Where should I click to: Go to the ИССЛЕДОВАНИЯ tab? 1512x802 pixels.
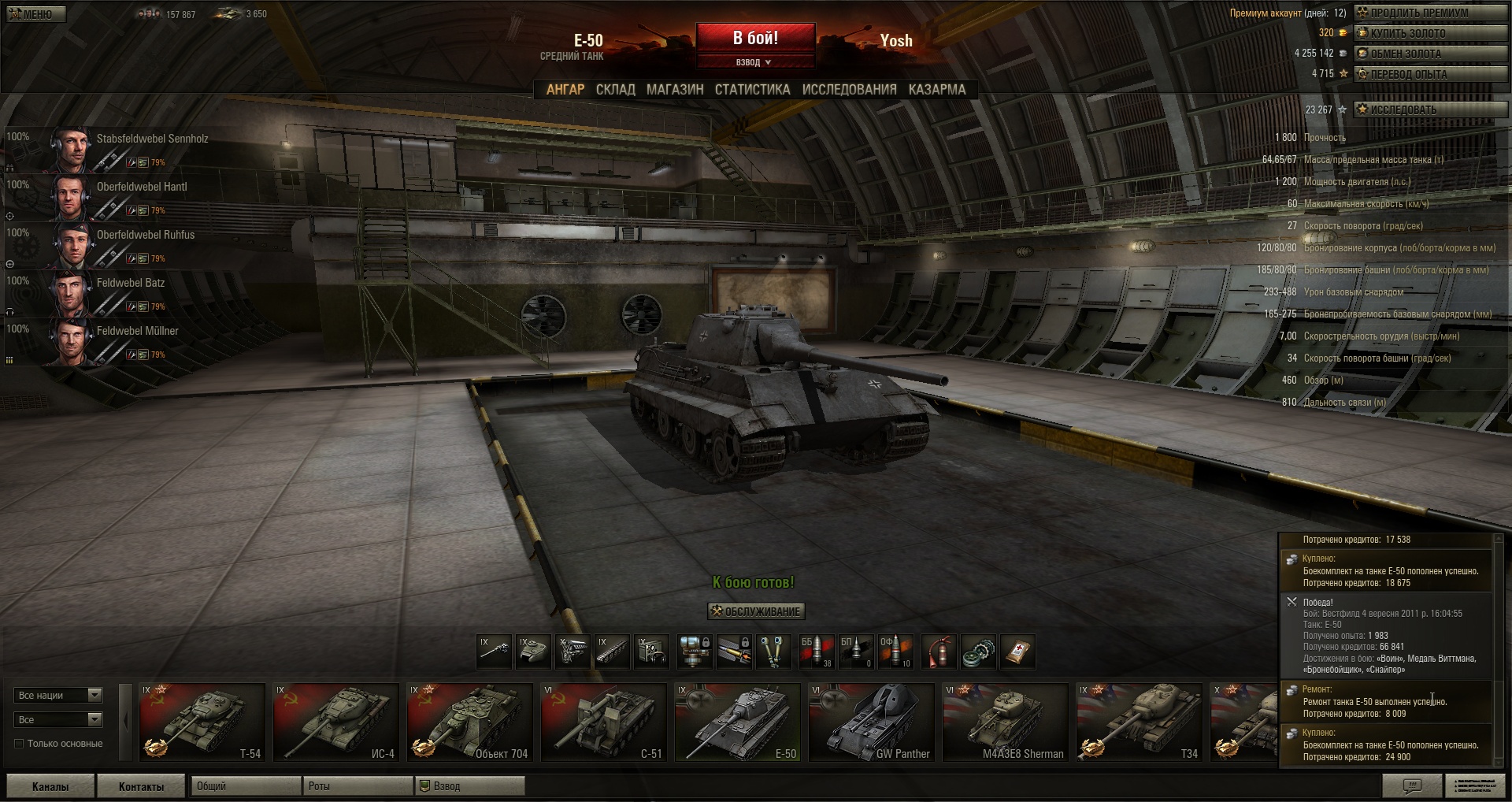(849, 90)
